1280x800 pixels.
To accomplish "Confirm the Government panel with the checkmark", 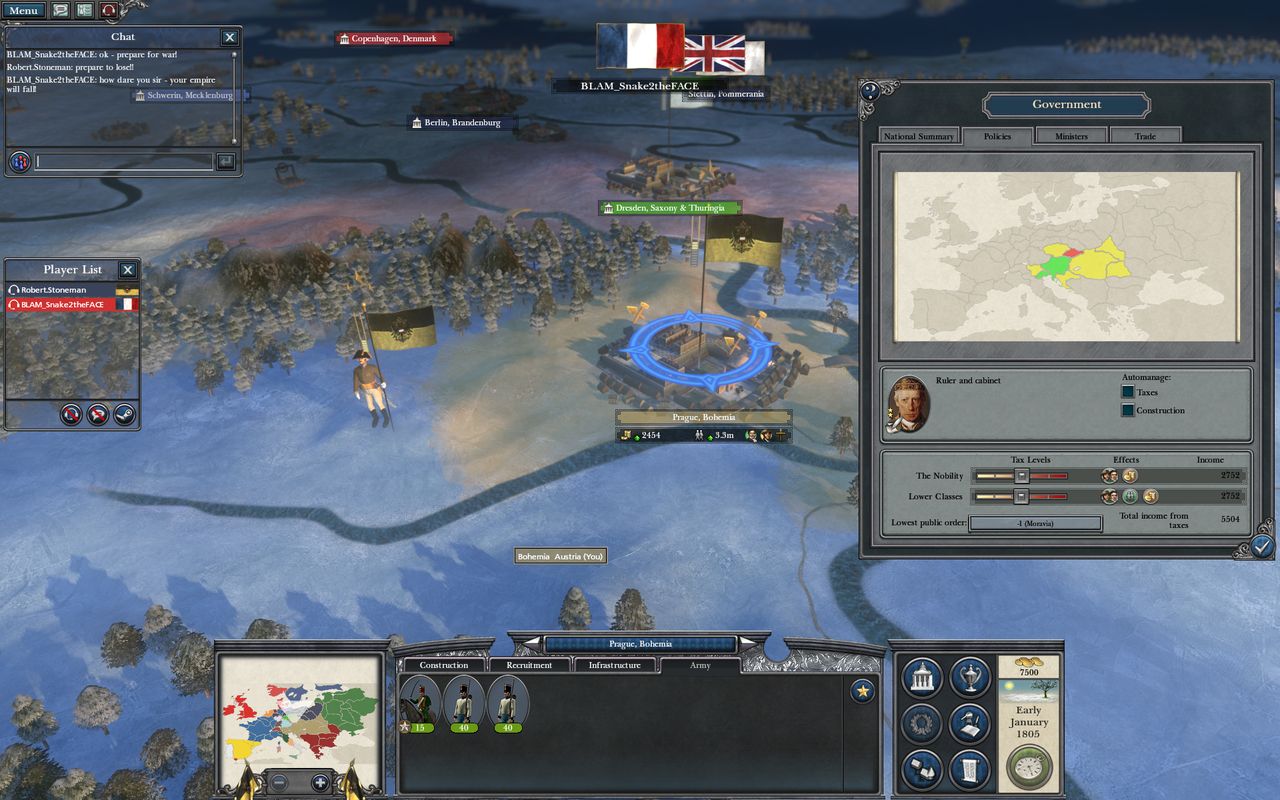I will click(1262, 546).
